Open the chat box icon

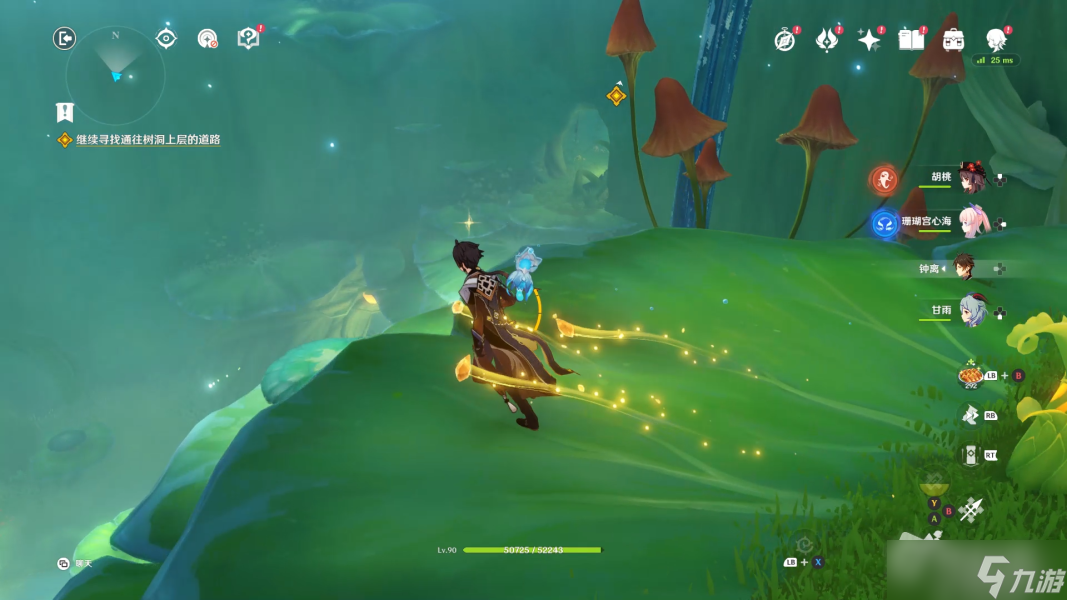(x=63, y=564)
